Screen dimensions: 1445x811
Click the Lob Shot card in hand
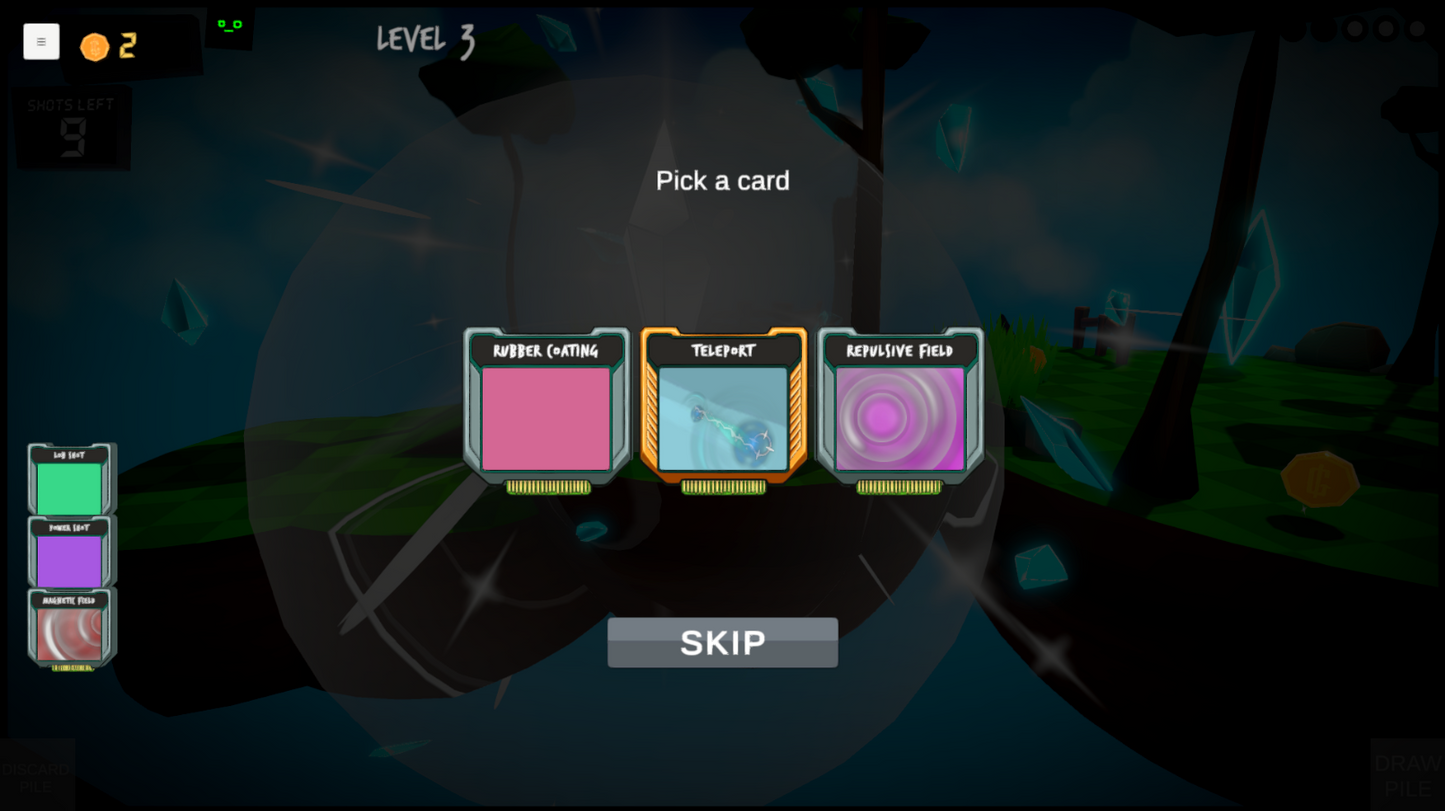pyautogui.click(x=71, y=482)
